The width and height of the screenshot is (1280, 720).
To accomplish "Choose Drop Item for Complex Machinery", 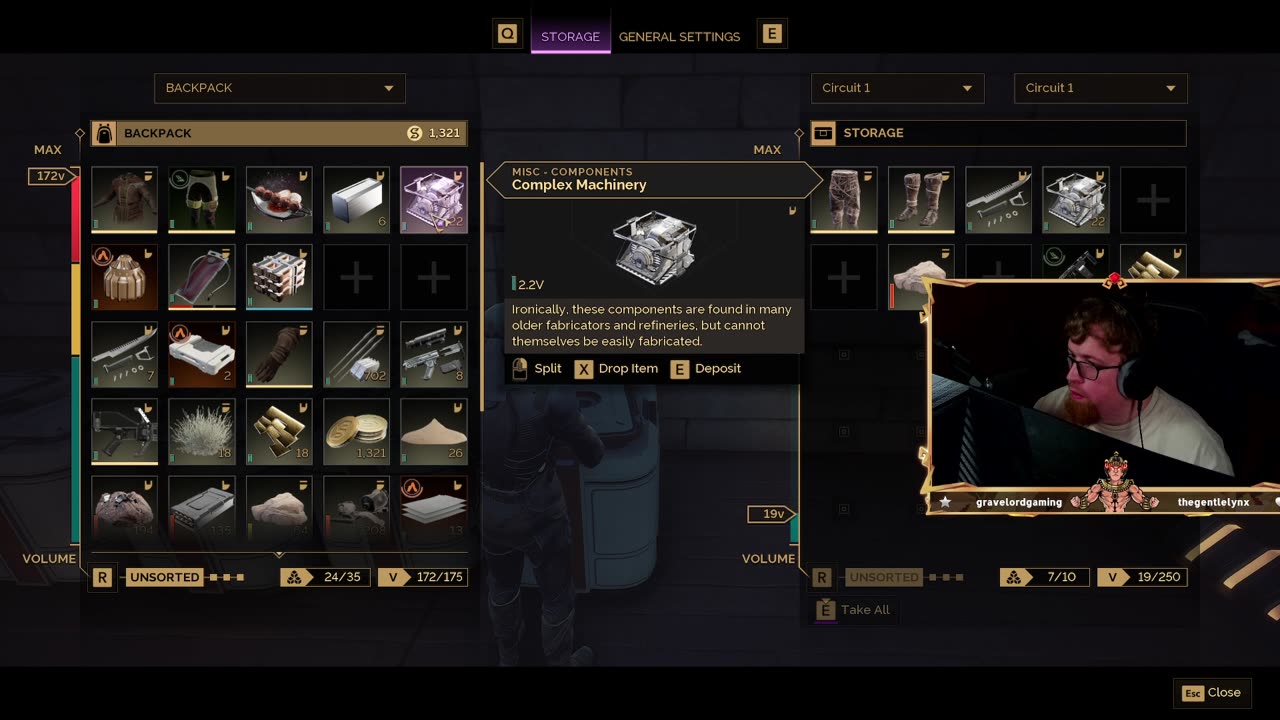I will tap(616, 369).
